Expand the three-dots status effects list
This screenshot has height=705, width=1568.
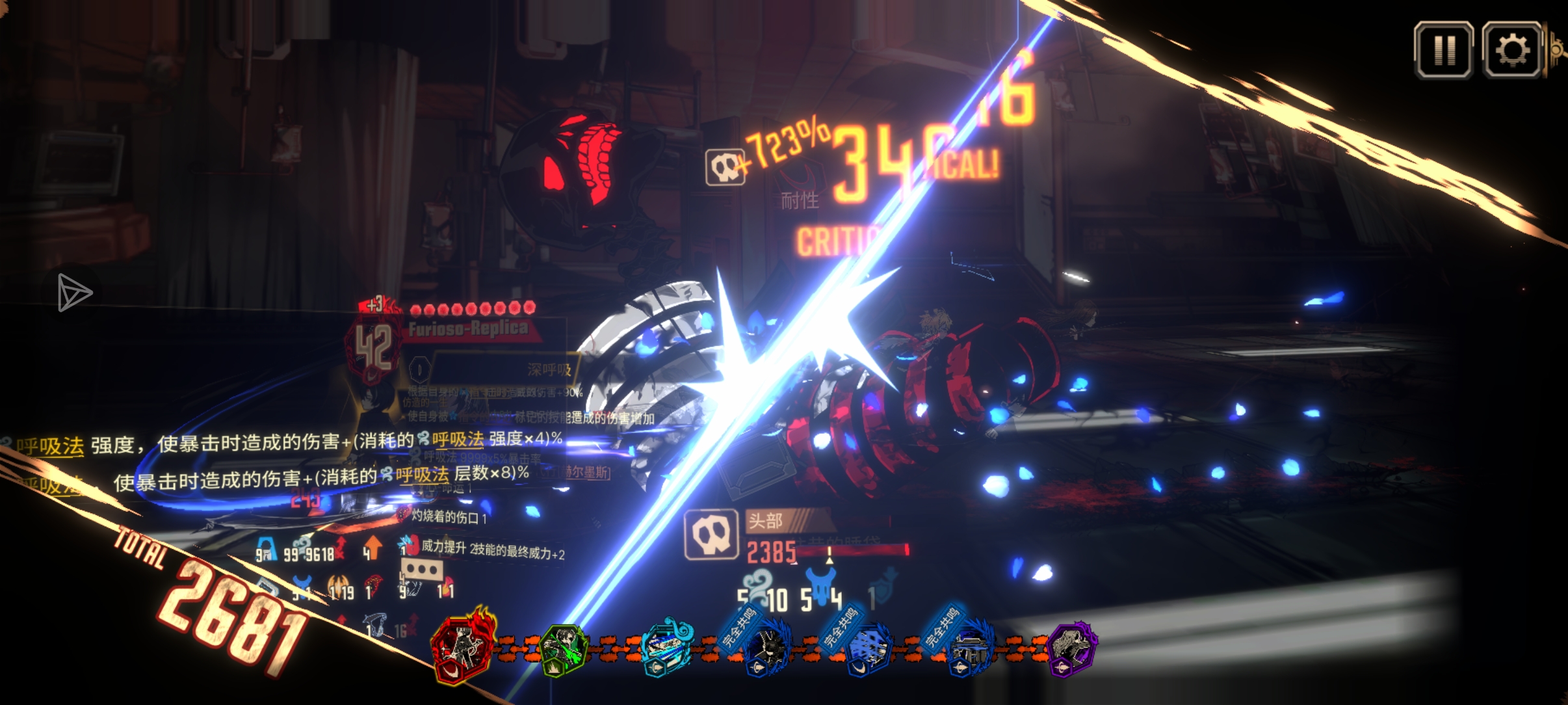(422, 570)
